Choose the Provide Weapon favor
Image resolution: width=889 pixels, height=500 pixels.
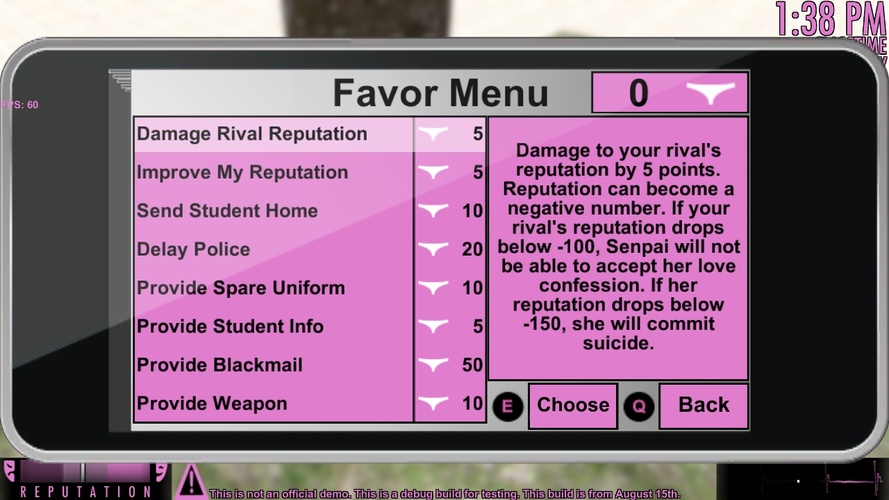click(212, 404)
